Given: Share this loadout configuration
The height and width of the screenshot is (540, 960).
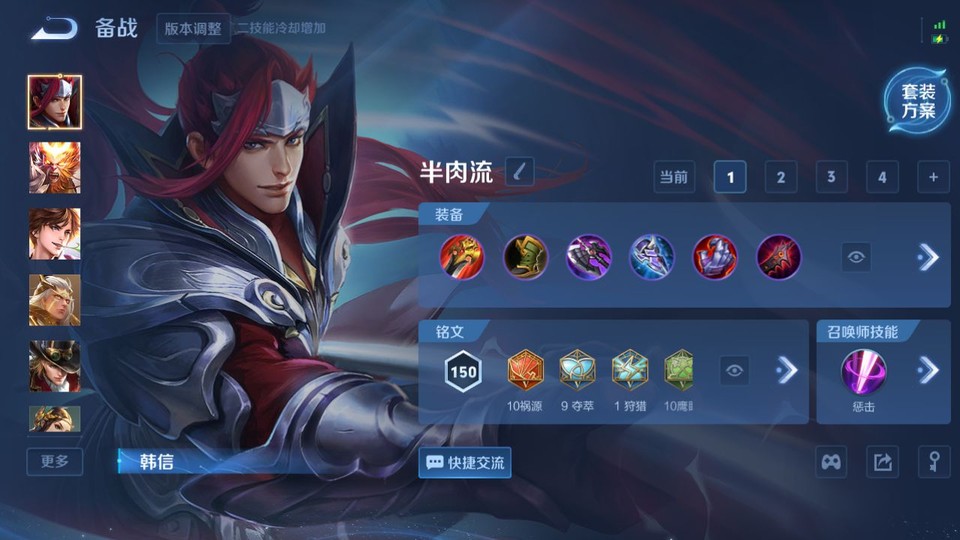Looking at the screenshot, I should pos(882,462).
